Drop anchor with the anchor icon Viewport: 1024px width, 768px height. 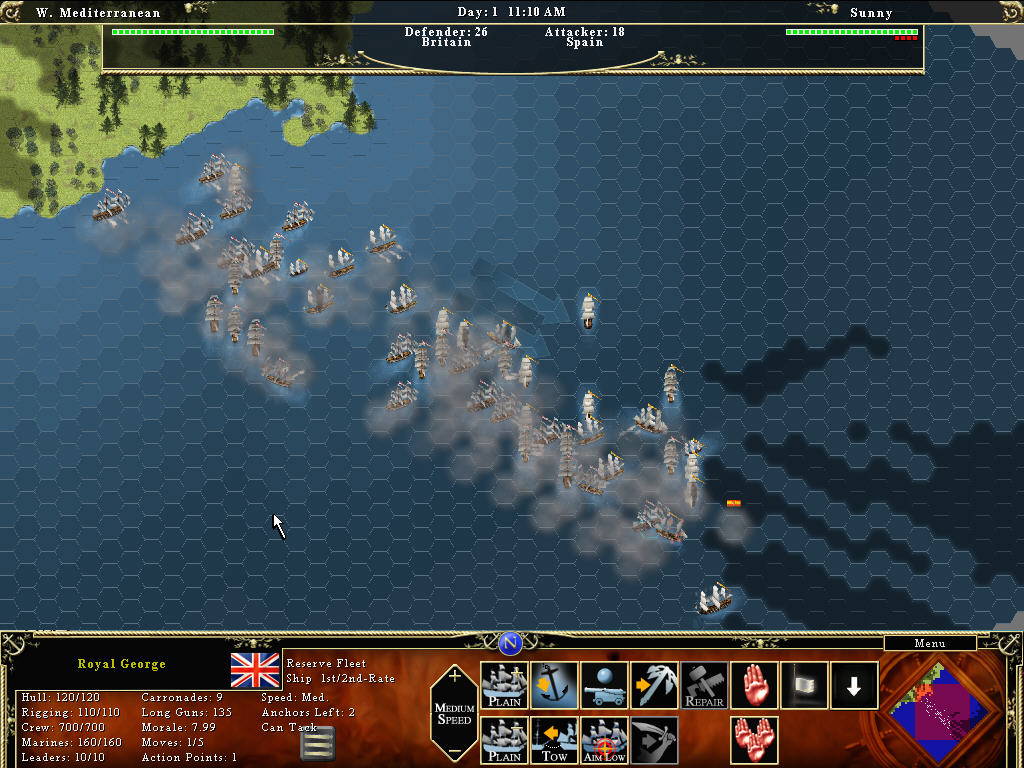point(555,686)
